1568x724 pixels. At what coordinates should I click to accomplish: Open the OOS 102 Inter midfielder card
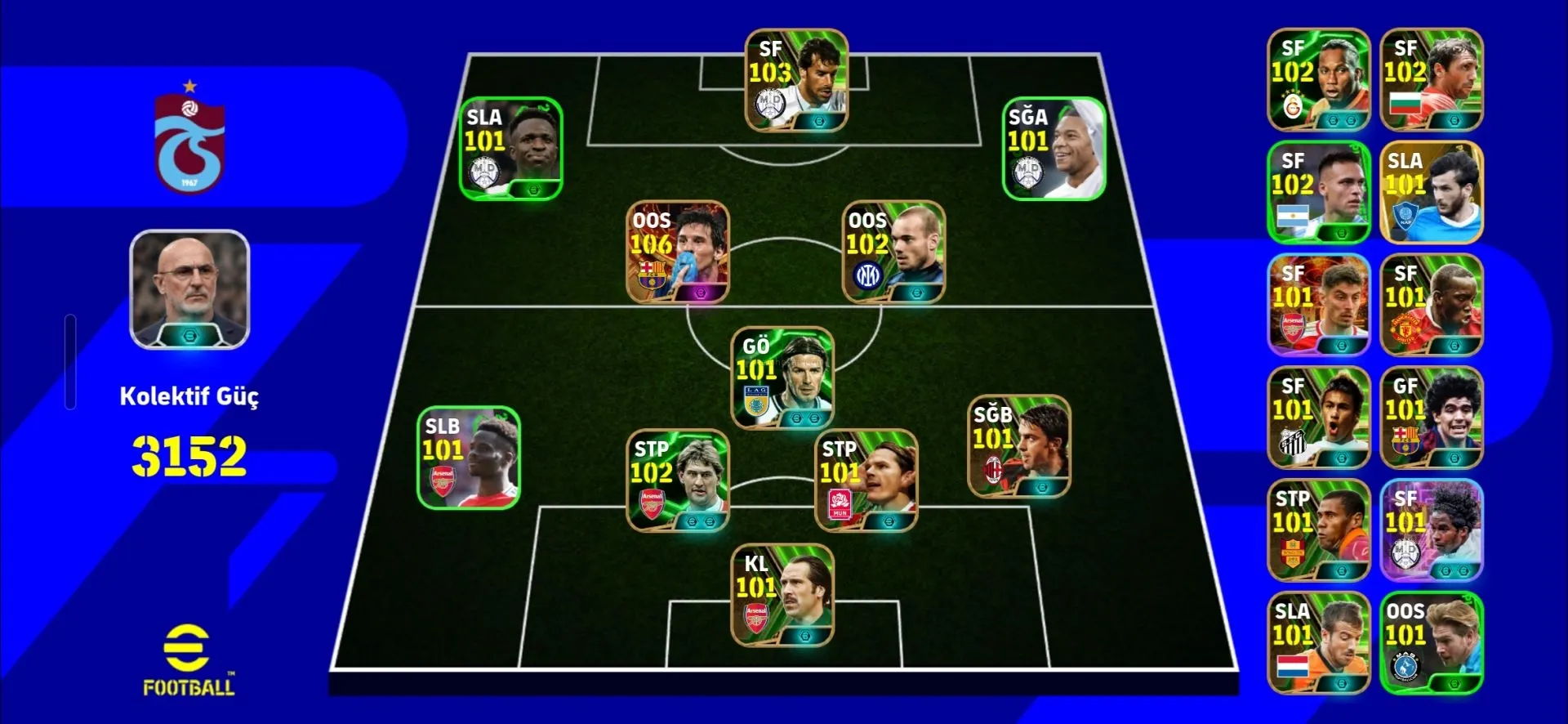pos(893,252)
